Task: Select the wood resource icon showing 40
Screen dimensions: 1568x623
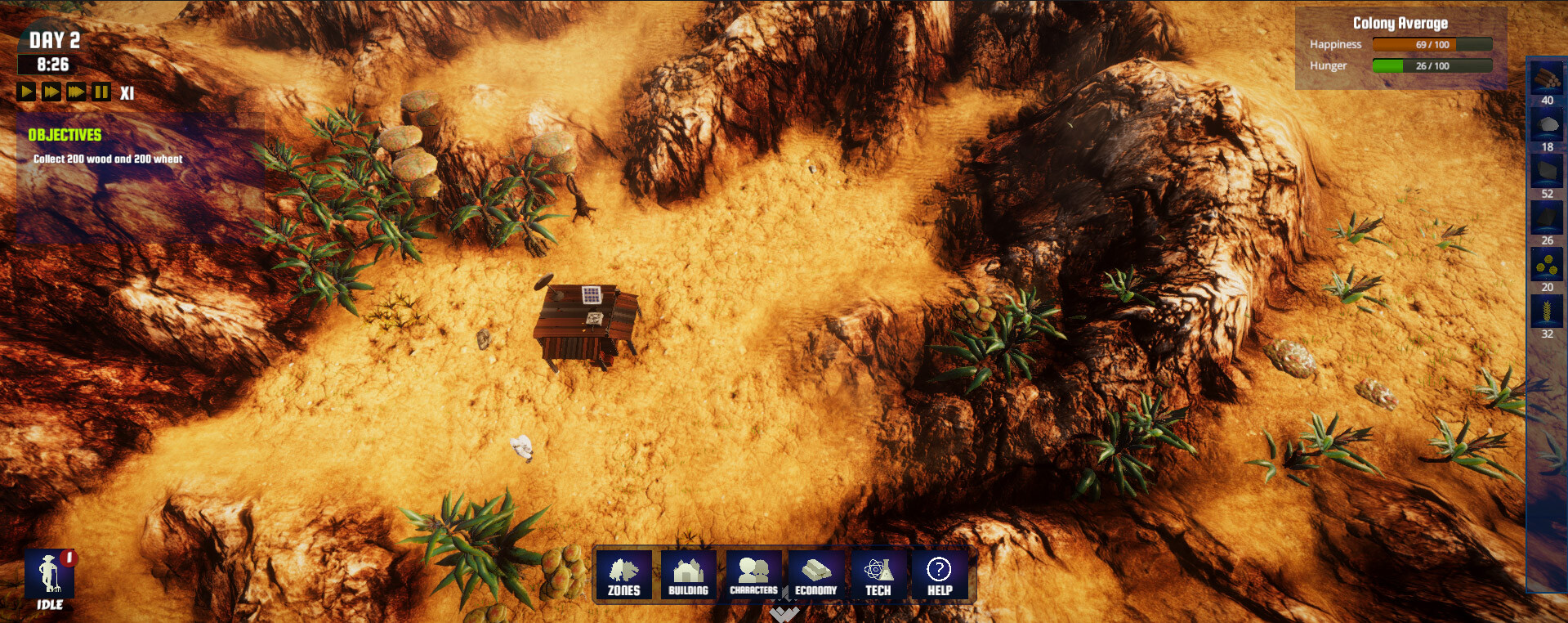Action: point(1547,79)
